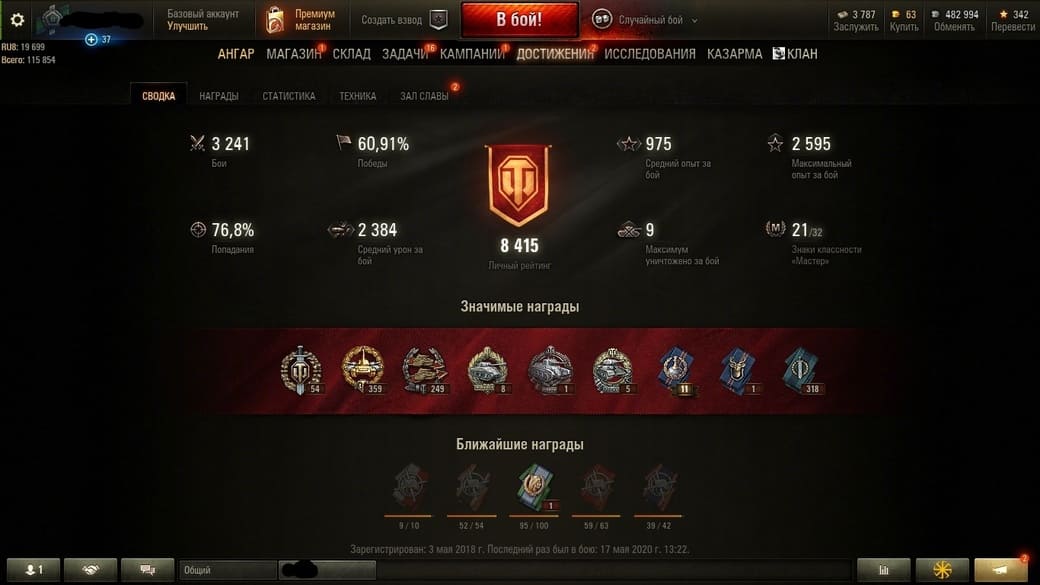Open the «ЗАДАЧИ» missions section
This screenshot has height=585, width=1040.
[x=404, y=54]
